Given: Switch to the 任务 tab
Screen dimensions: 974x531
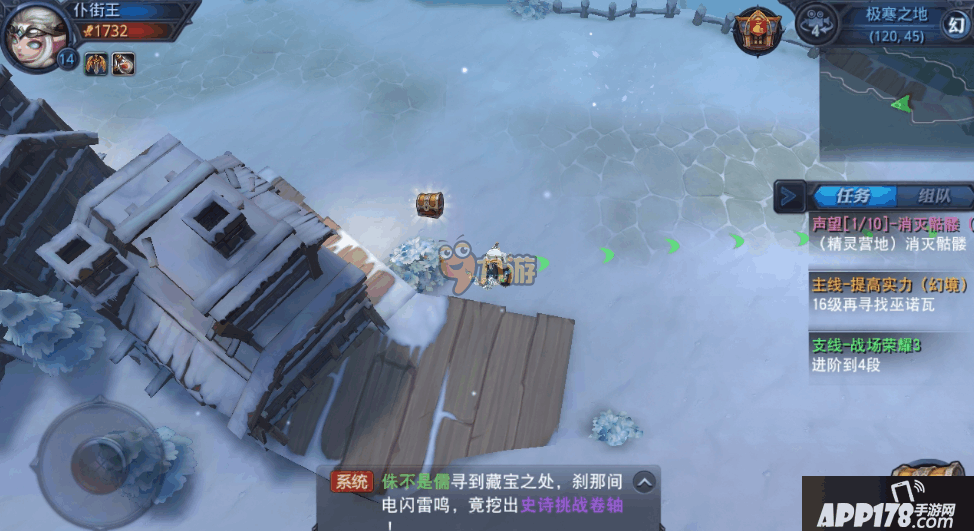Looking at the screenshot, I should click(850, 196).
